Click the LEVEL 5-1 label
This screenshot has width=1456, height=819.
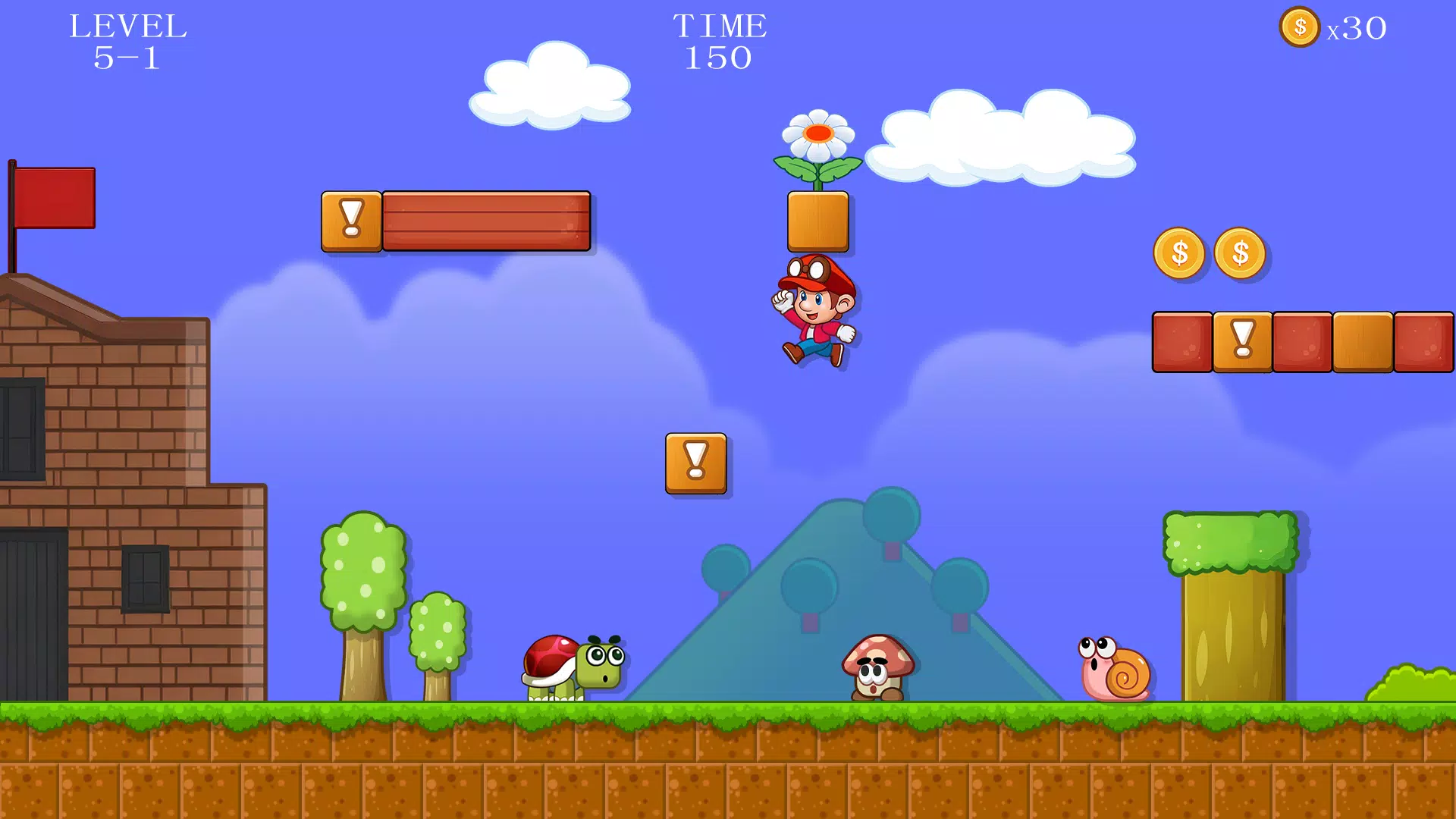pos(127,39)
